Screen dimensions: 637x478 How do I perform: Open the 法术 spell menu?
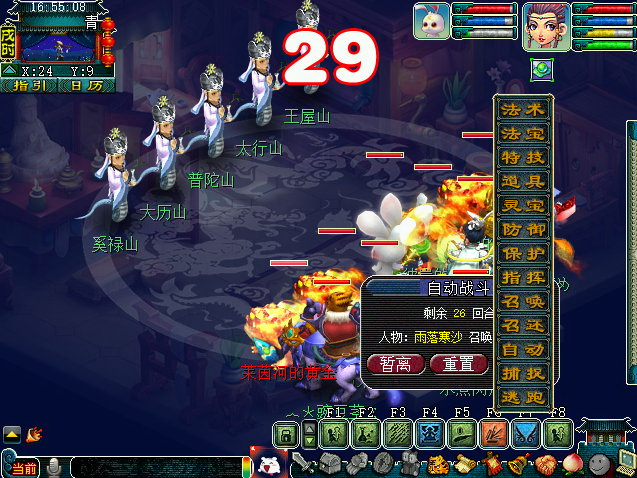tap(522, 109)
